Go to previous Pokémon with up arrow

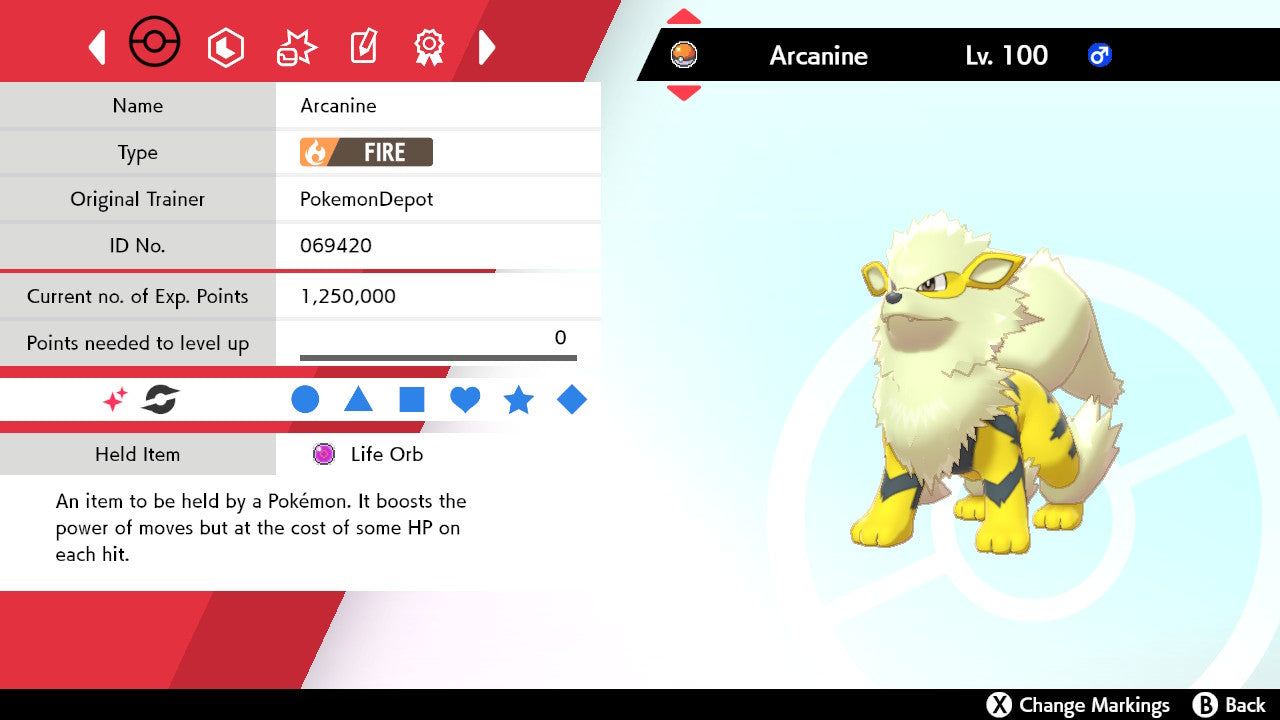point(683,17)
